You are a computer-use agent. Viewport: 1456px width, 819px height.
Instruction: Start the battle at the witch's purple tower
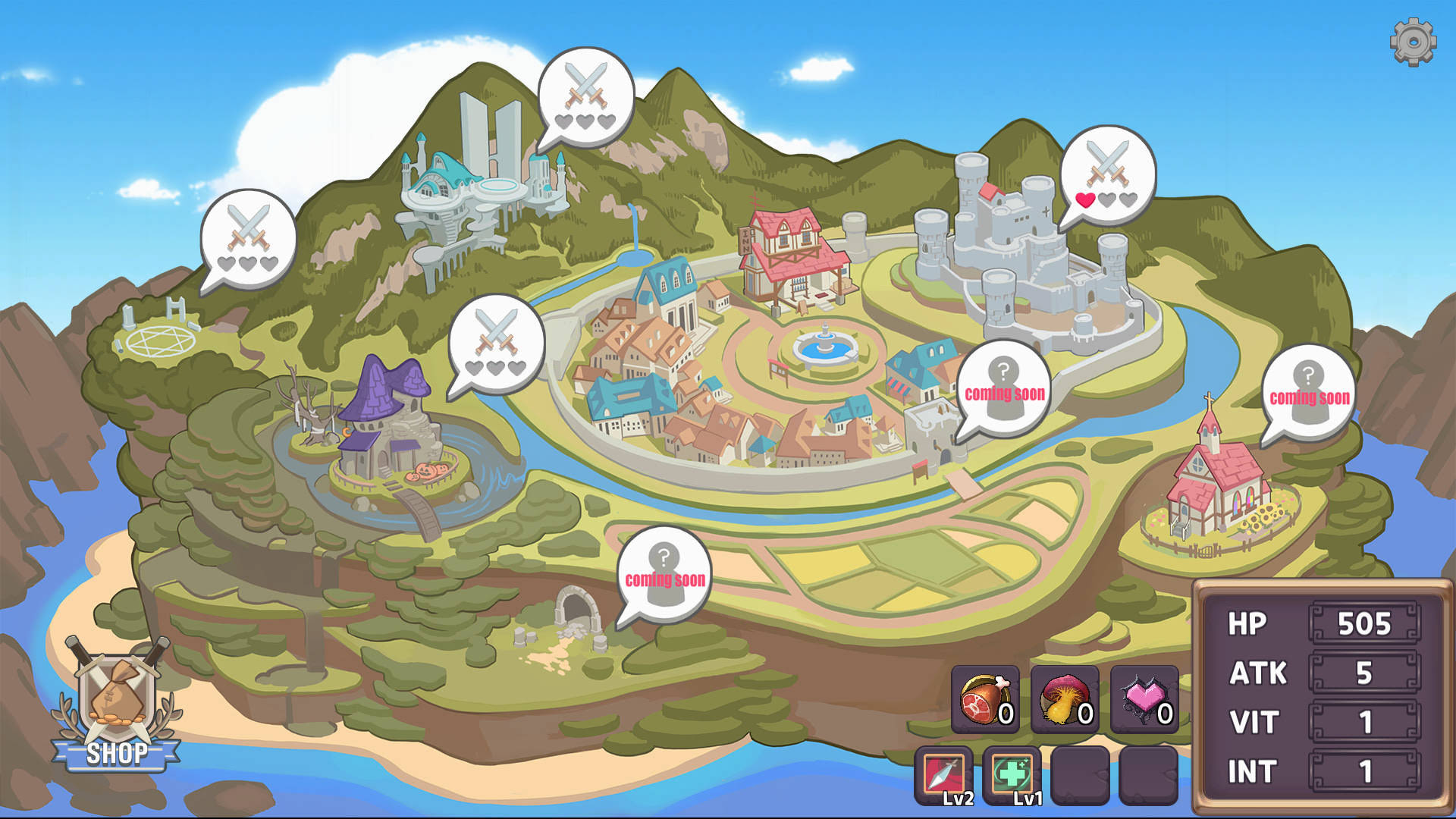(497, 345)
